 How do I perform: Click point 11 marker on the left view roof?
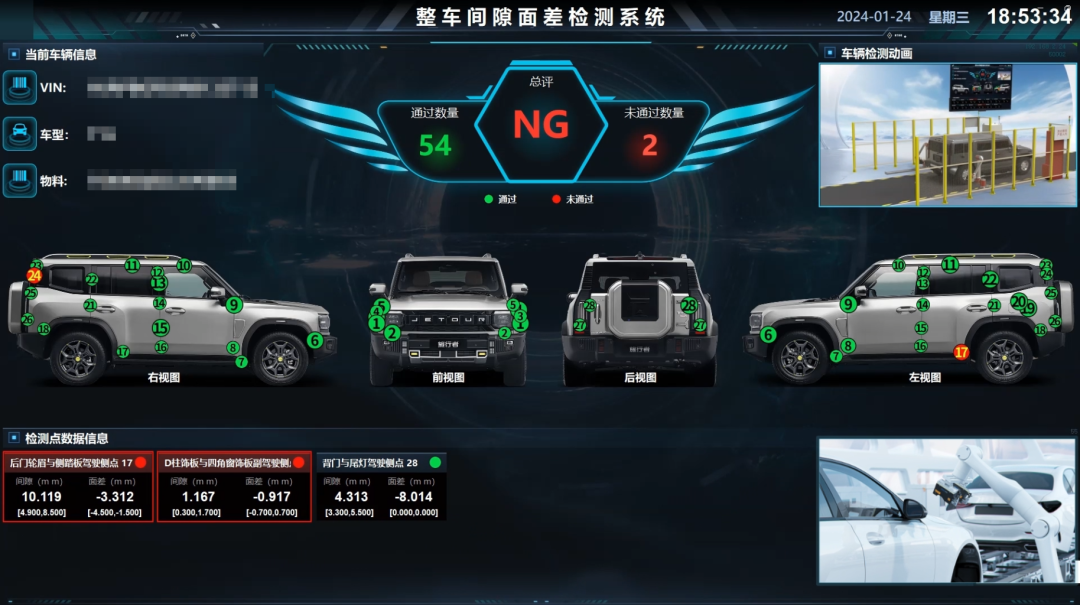(x=950, y=265)
